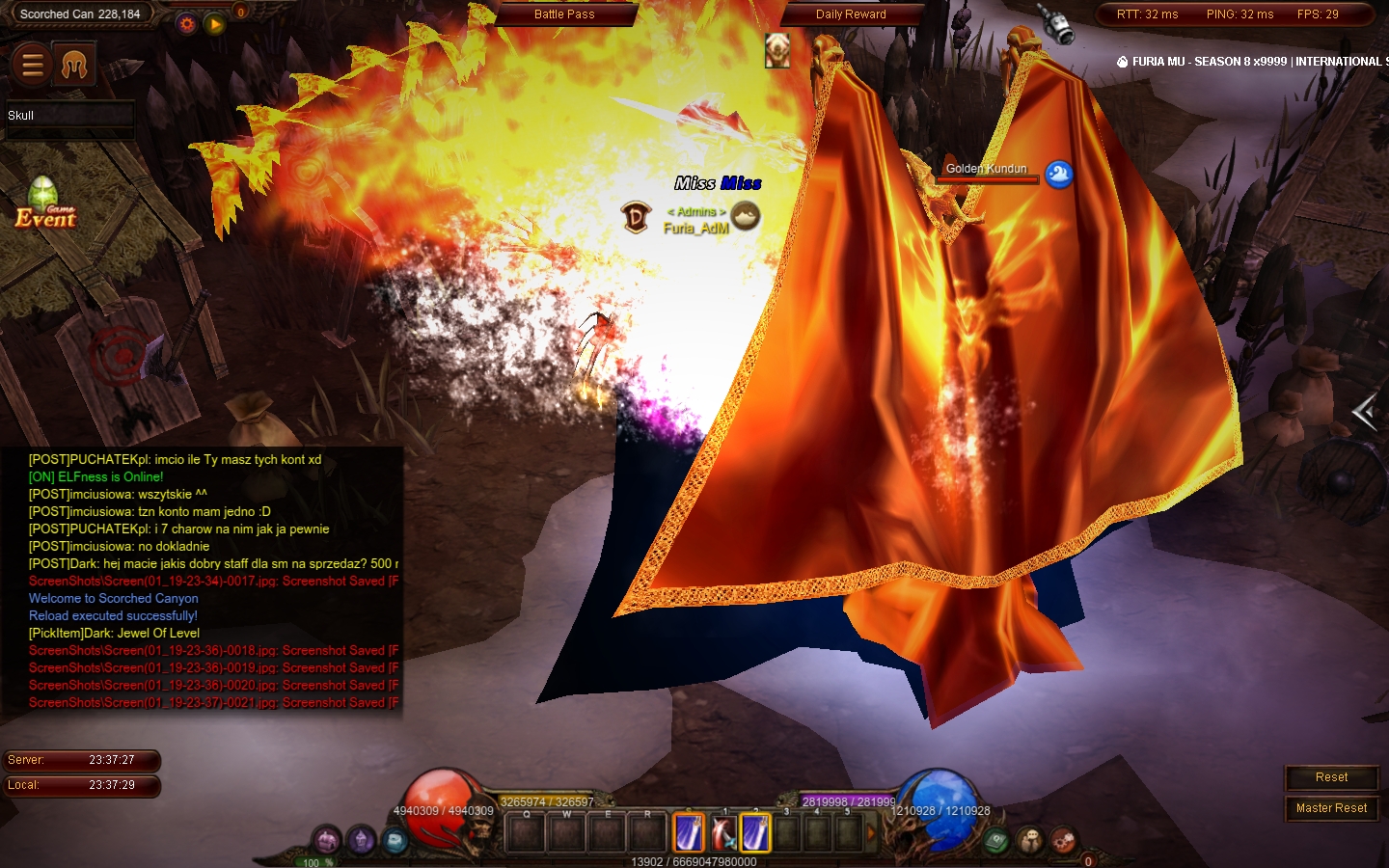
Task: Select the yellow-framed blue slash skill slot
Action: pos(755,832)
